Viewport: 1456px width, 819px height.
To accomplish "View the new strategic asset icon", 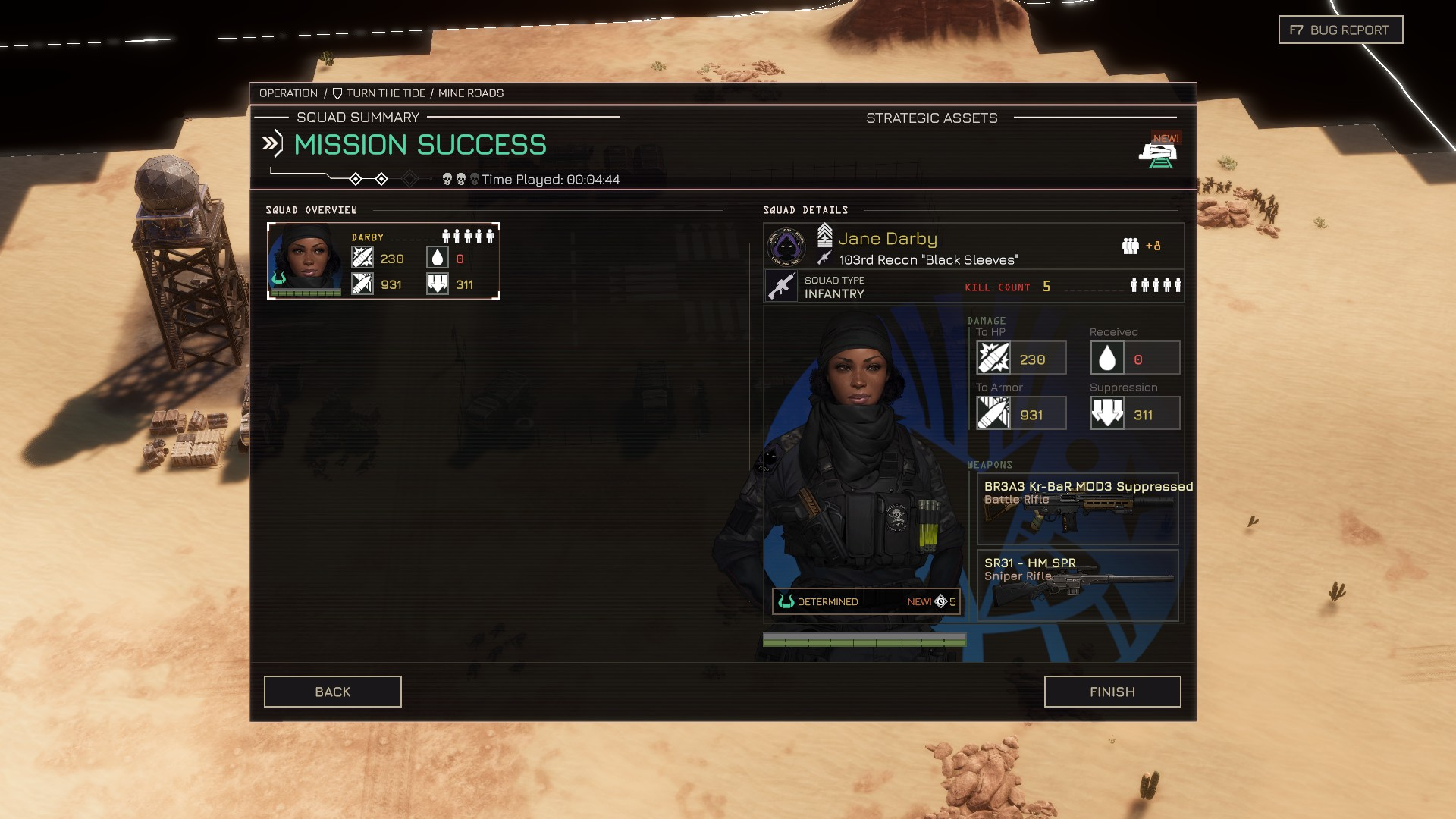I will 1157,153.
